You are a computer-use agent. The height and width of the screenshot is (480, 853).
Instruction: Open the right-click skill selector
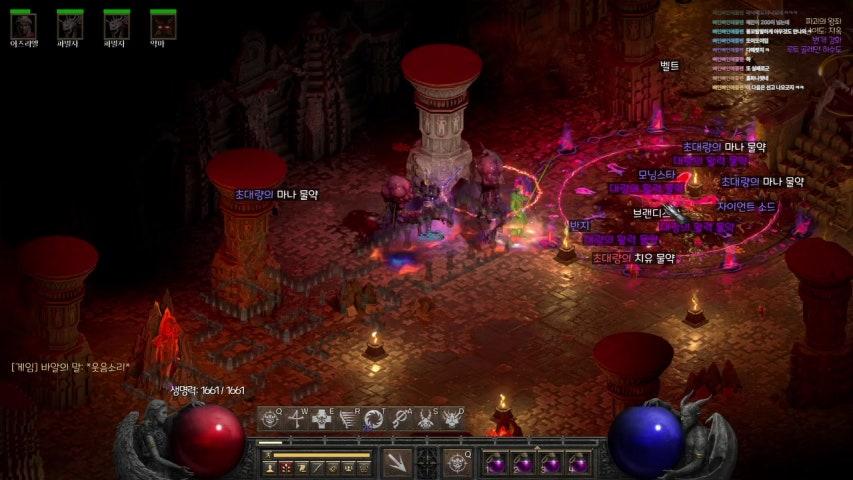pos(458,462)
